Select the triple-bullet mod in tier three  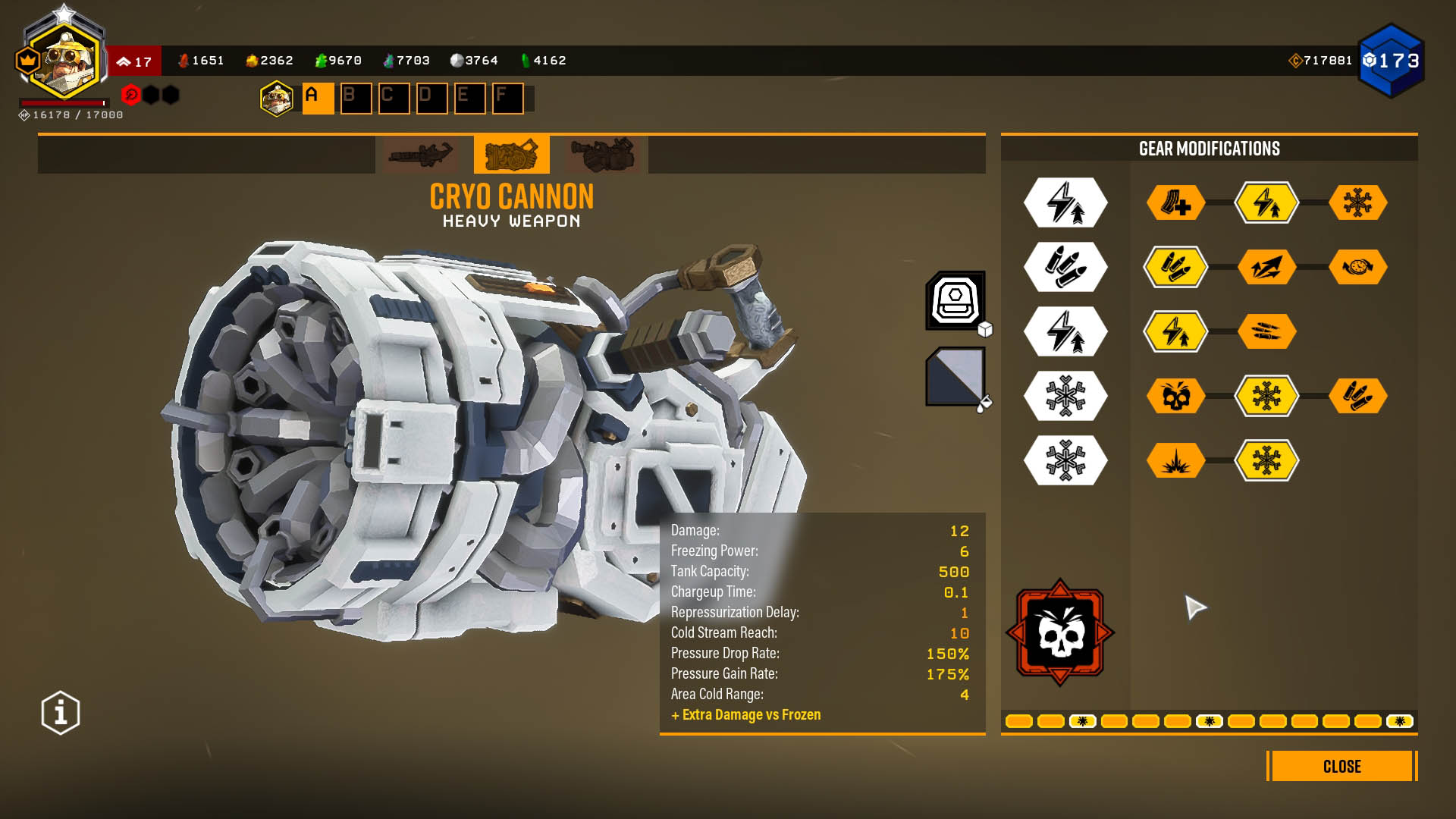click(1267, 331)
